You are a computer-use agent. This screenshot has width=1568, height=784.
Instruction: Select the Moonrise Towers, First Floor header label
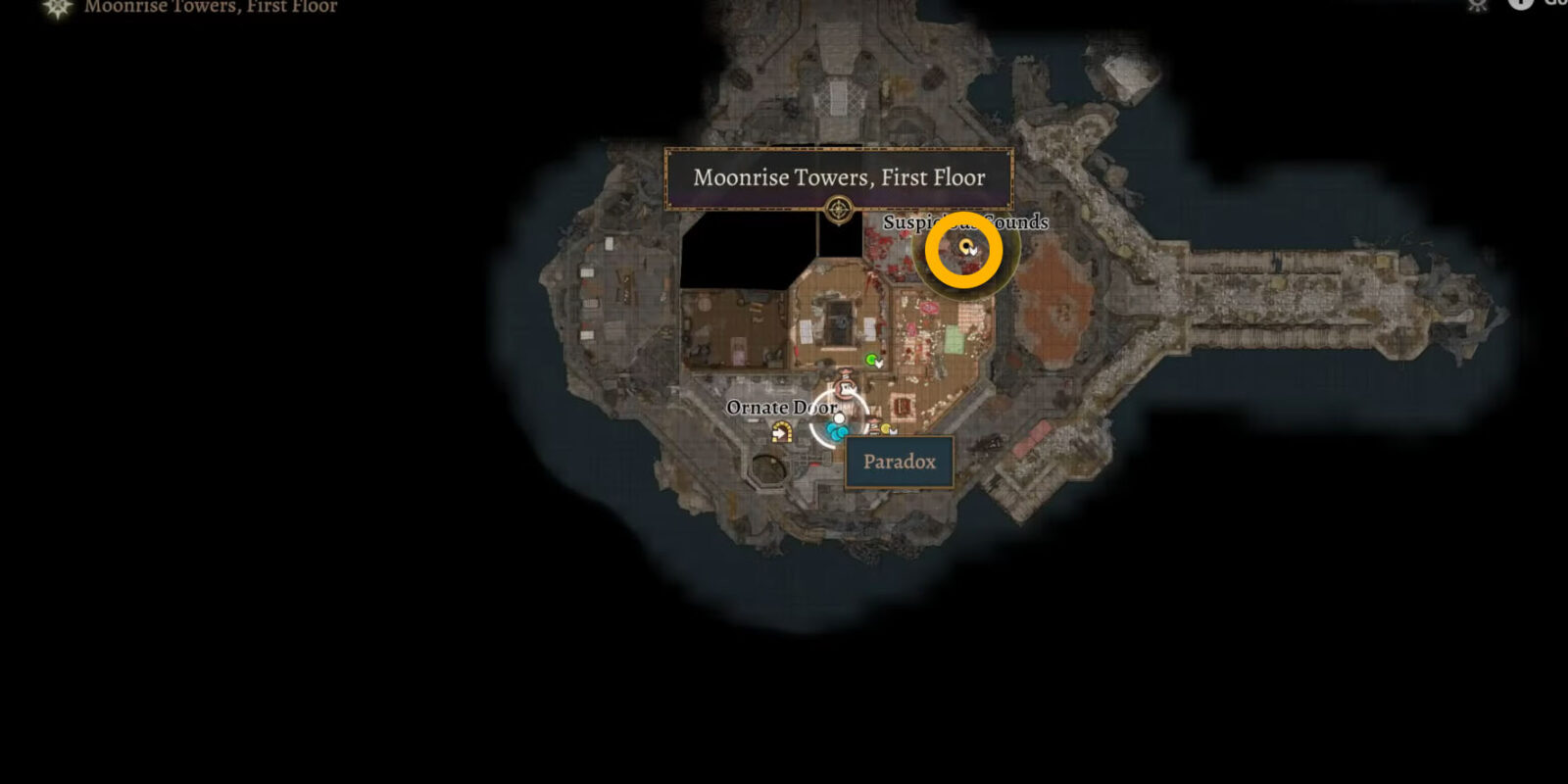point(210,7)
